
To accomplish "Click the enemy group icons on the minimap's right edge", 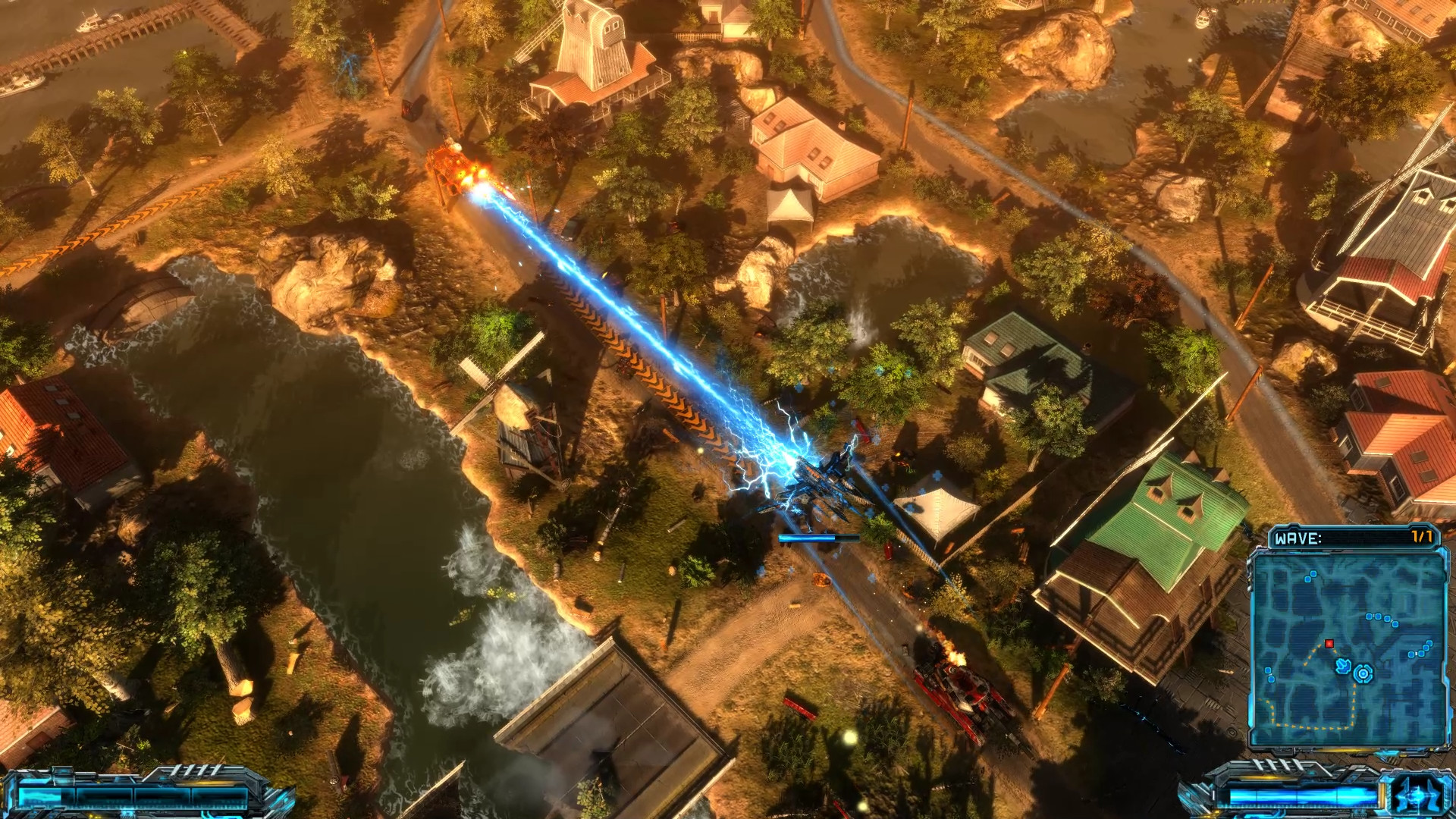I will [x=1420, y=649].
